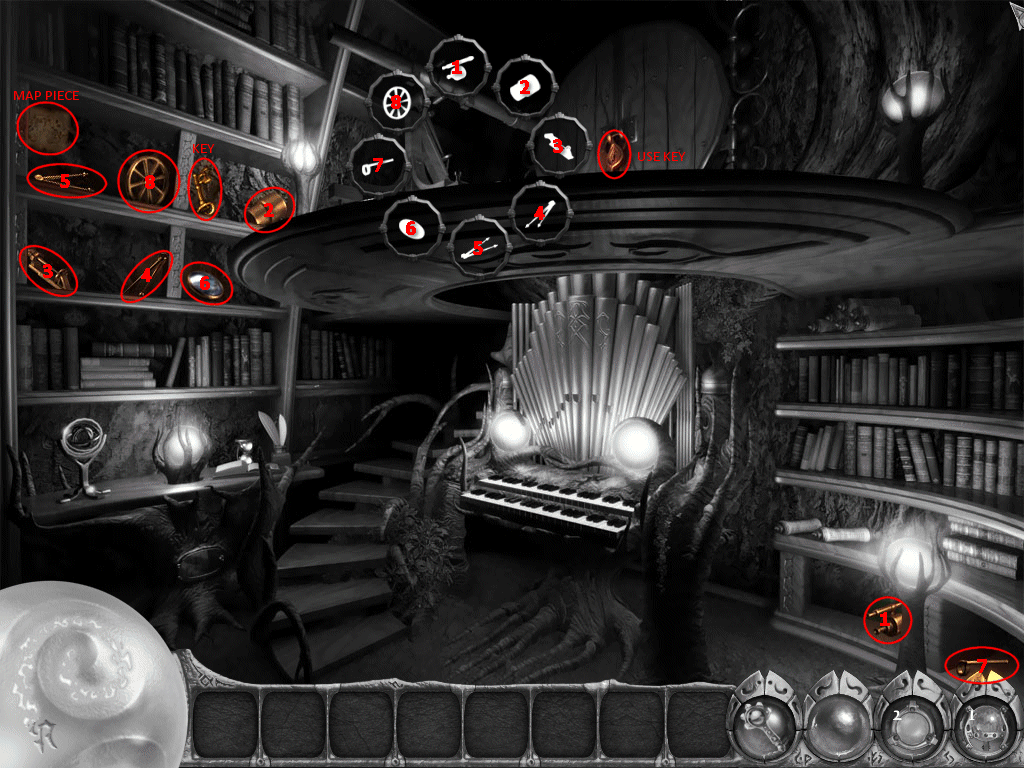Image resolution: width=1024 pixels, height=768 pixels.
Task: Select the wheel silhouette in the item ring
Action: click(x=397, y=101)
